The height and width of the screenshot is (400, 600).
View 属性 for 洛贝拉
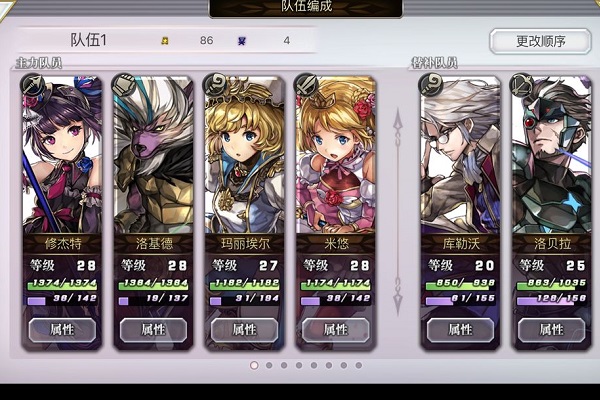click(x=551, y=329)
